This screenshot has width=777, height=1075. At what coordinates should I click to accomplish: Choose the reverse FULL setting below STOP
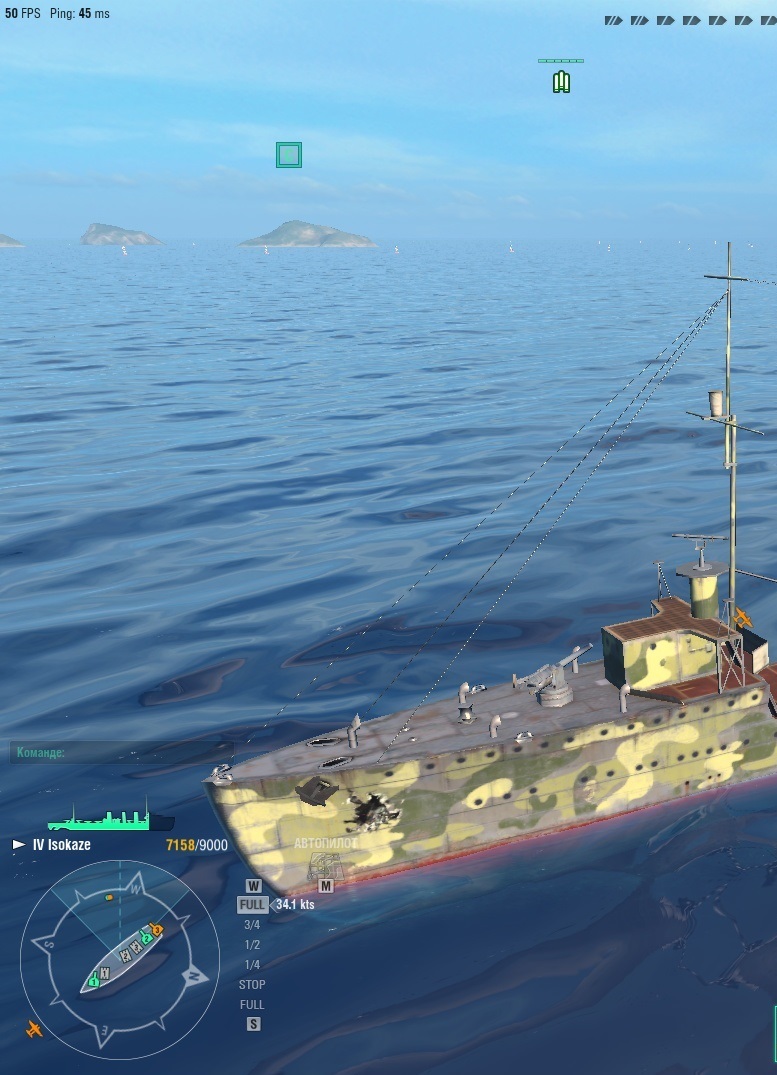(252, 1005)
